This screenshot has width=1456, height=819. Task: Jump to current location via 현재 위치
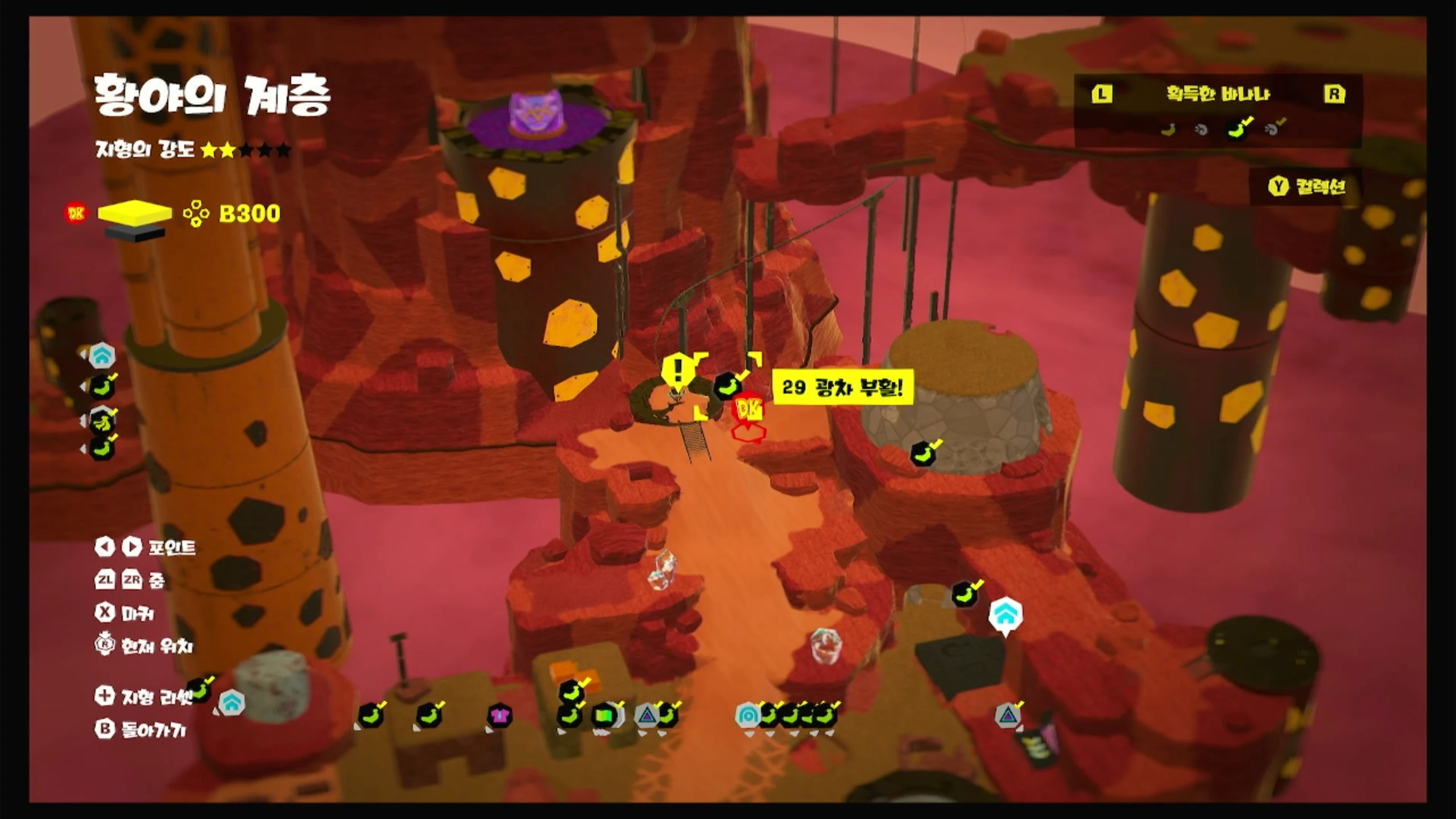tap(144, 646)
